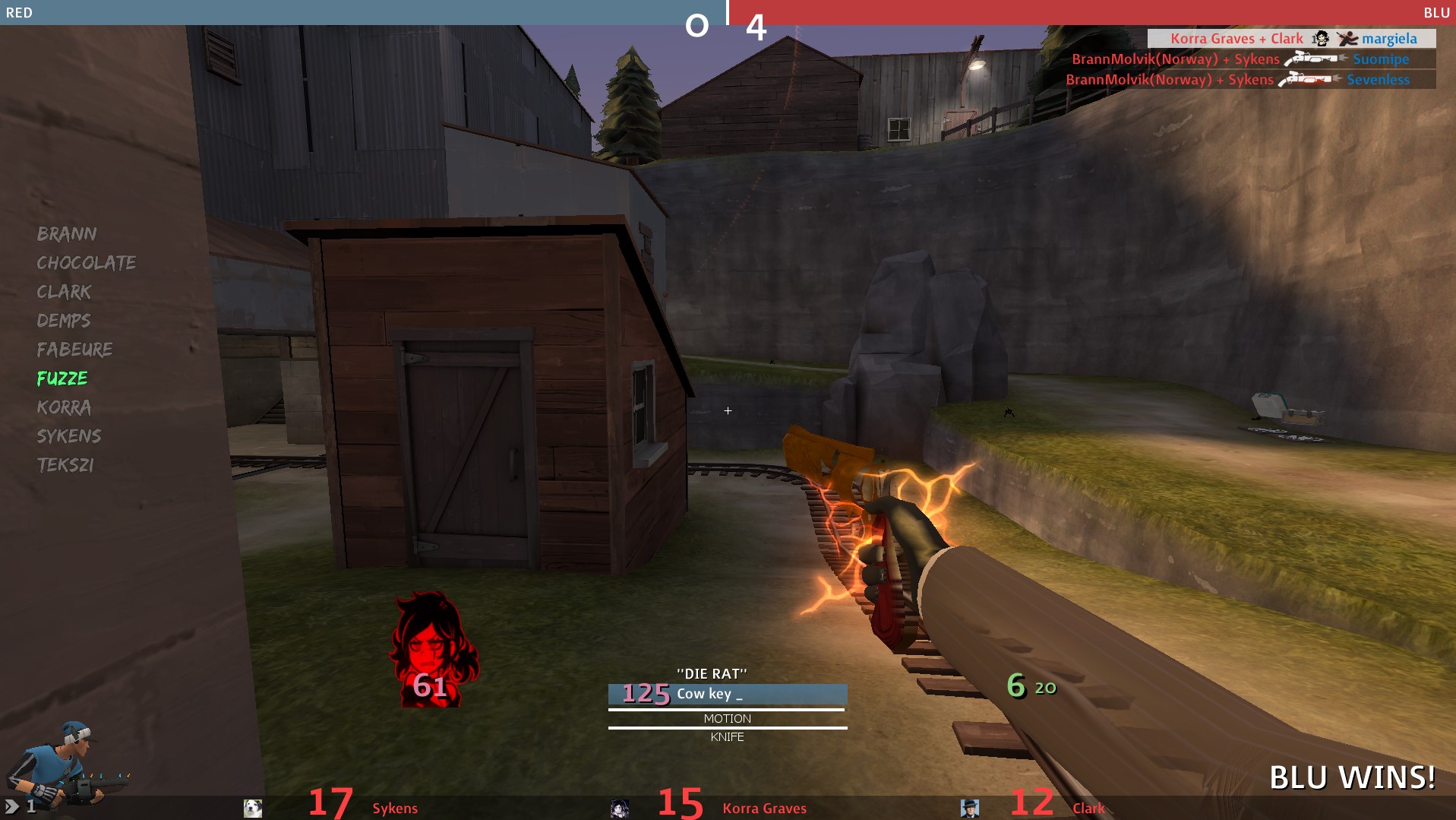The width and height of the screenshot is (1456, 820).
Task: Select DEMPS in the player list
Action: click(x=64, y=321)
